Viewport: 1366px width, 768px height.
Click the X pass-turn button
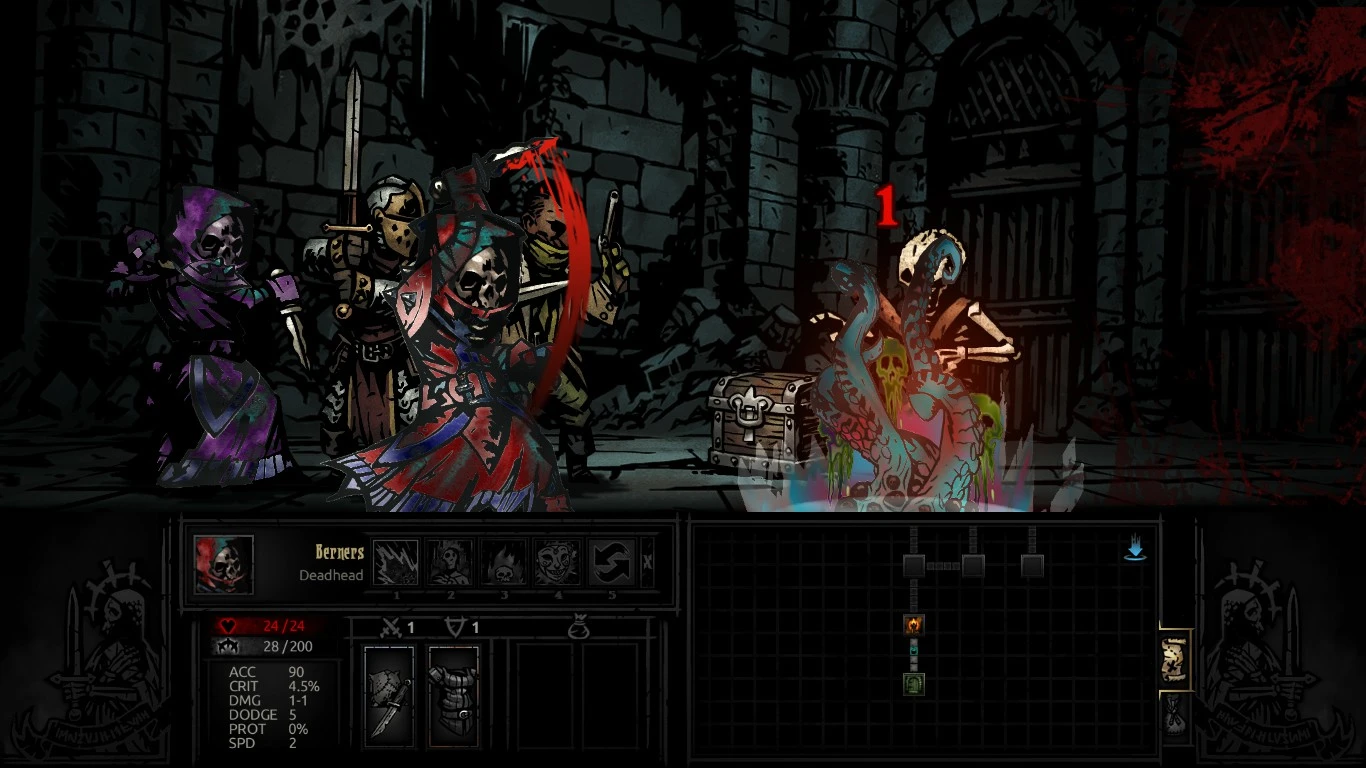647,563
